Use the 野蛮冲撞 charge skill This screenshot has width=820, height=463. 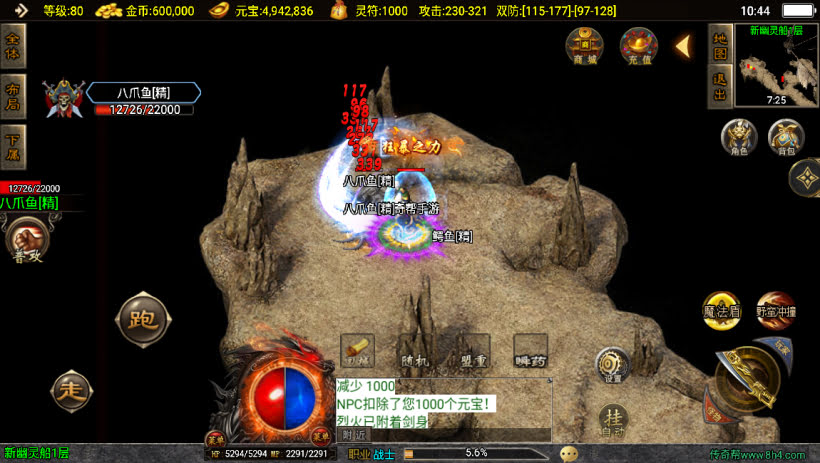(776, 309)
